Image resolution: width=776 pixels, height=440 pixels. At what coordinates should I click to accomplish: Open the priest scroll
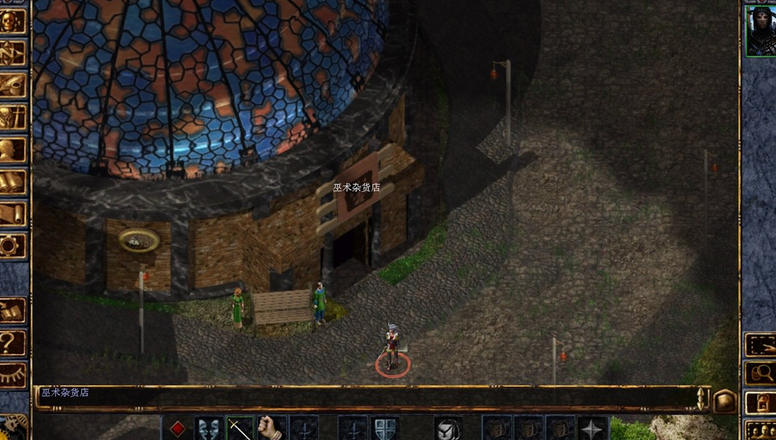[x=13, y=214]
